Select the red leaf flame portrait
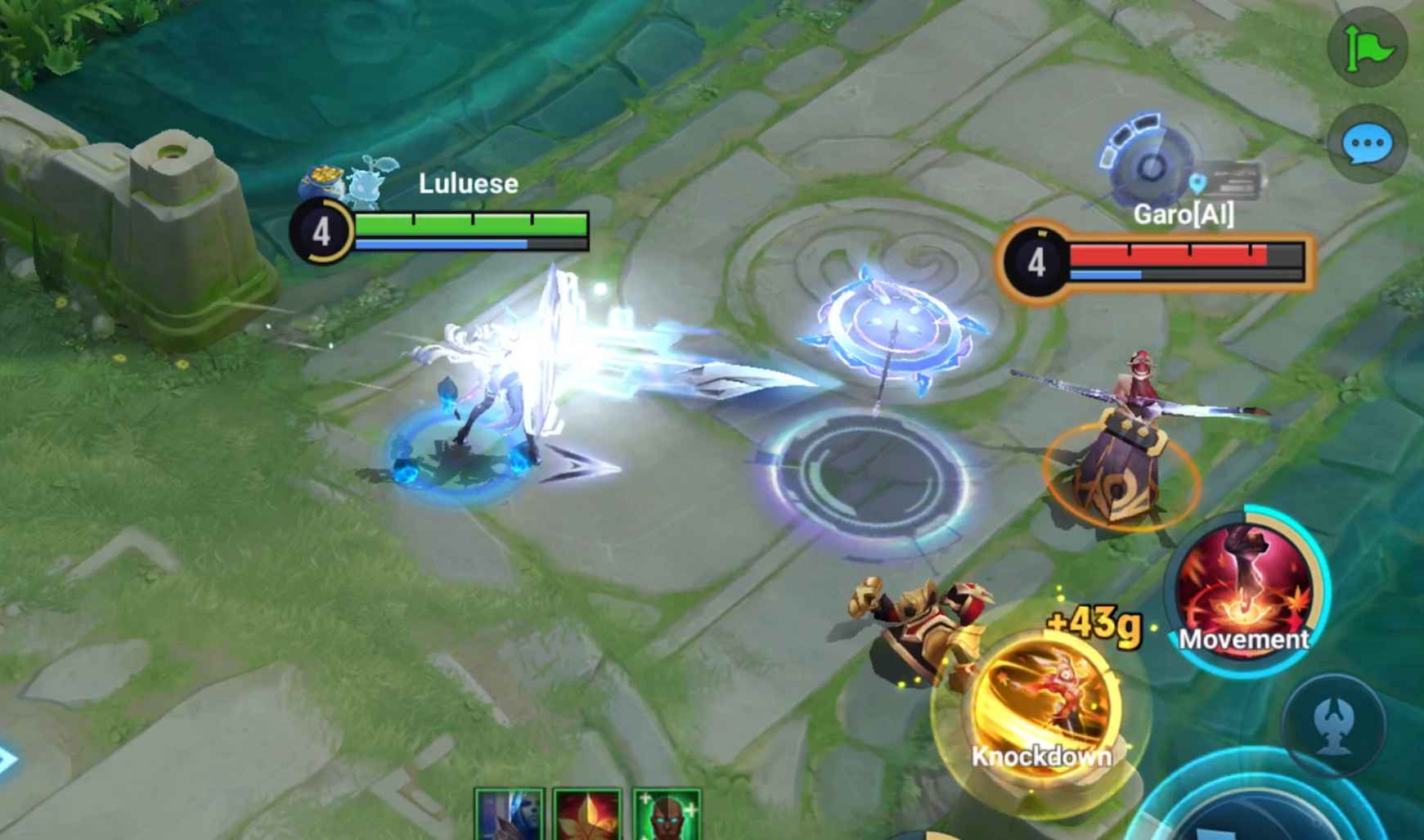Viewport: 1424px width, 840px height. pyautogui.click(x=586, y=815)
